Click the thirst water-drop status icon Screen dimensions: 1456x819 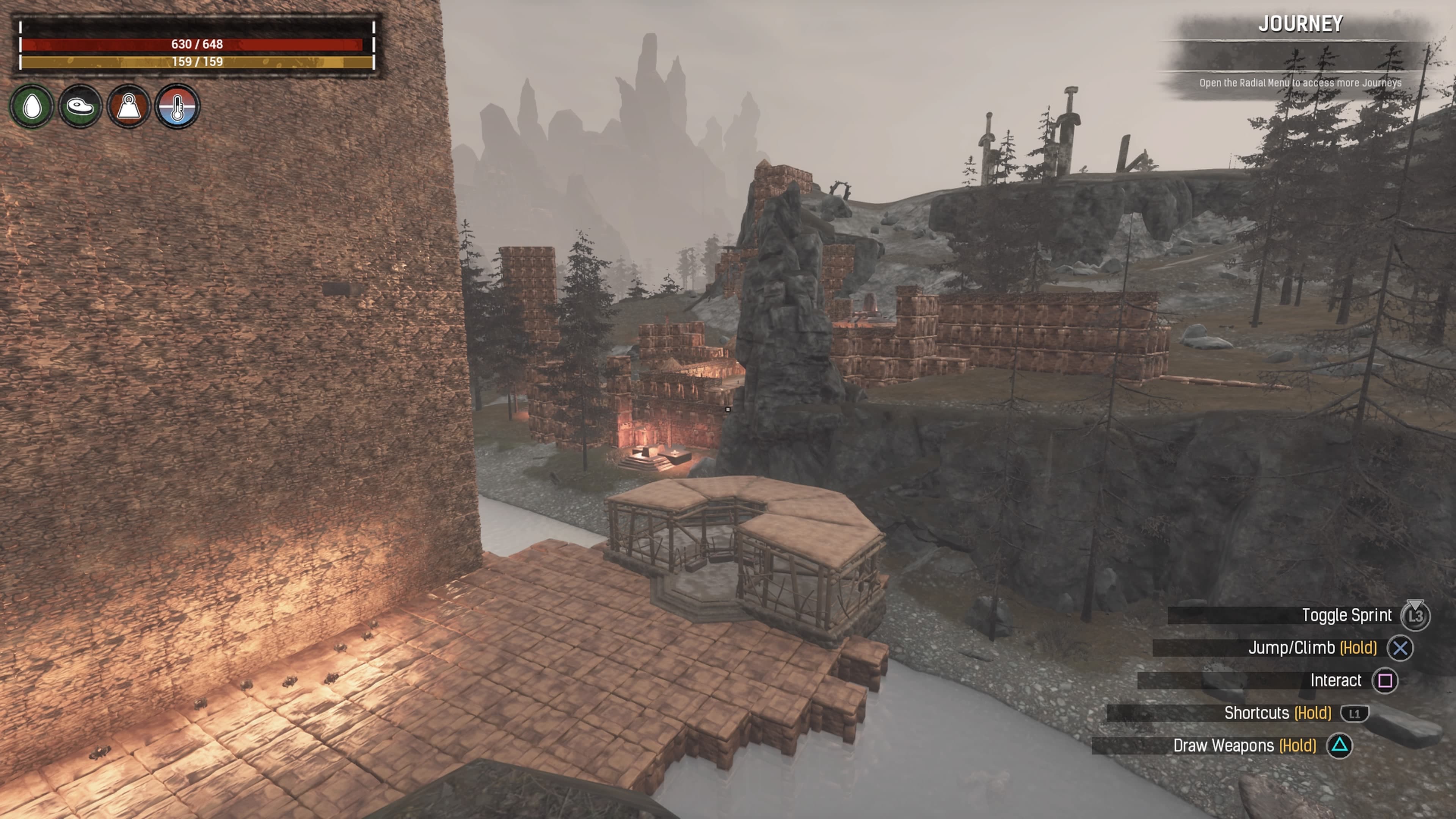[32, 106]
